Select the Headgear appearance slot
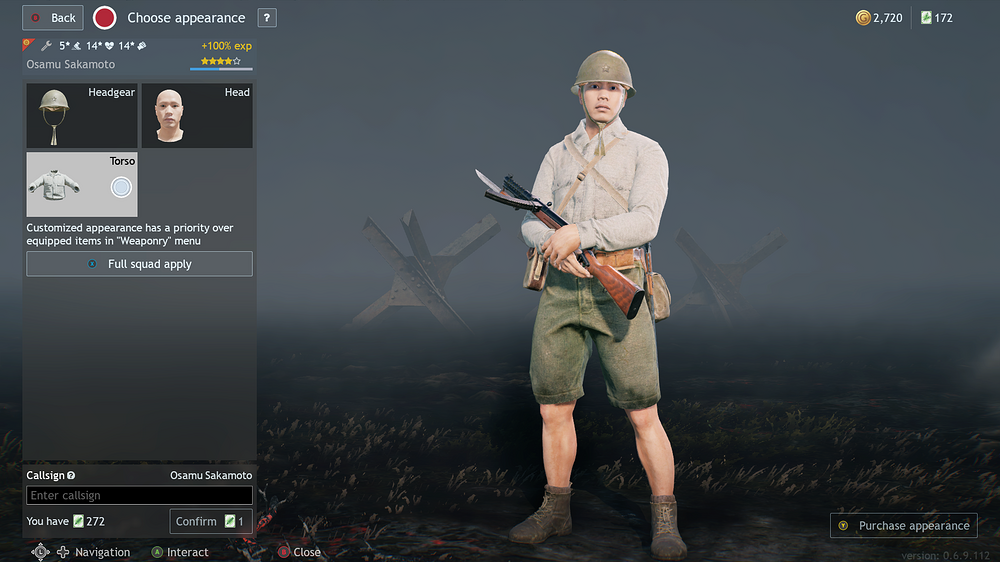 pyautogui.click(x=82, y=116)
